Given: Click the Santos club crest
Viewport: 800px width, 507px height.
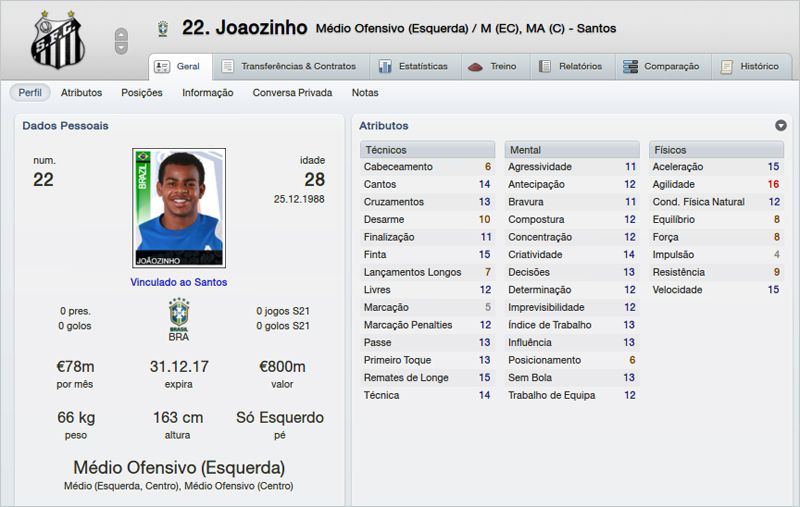Looking at the screenshot, I should click(x=58, y=39).
